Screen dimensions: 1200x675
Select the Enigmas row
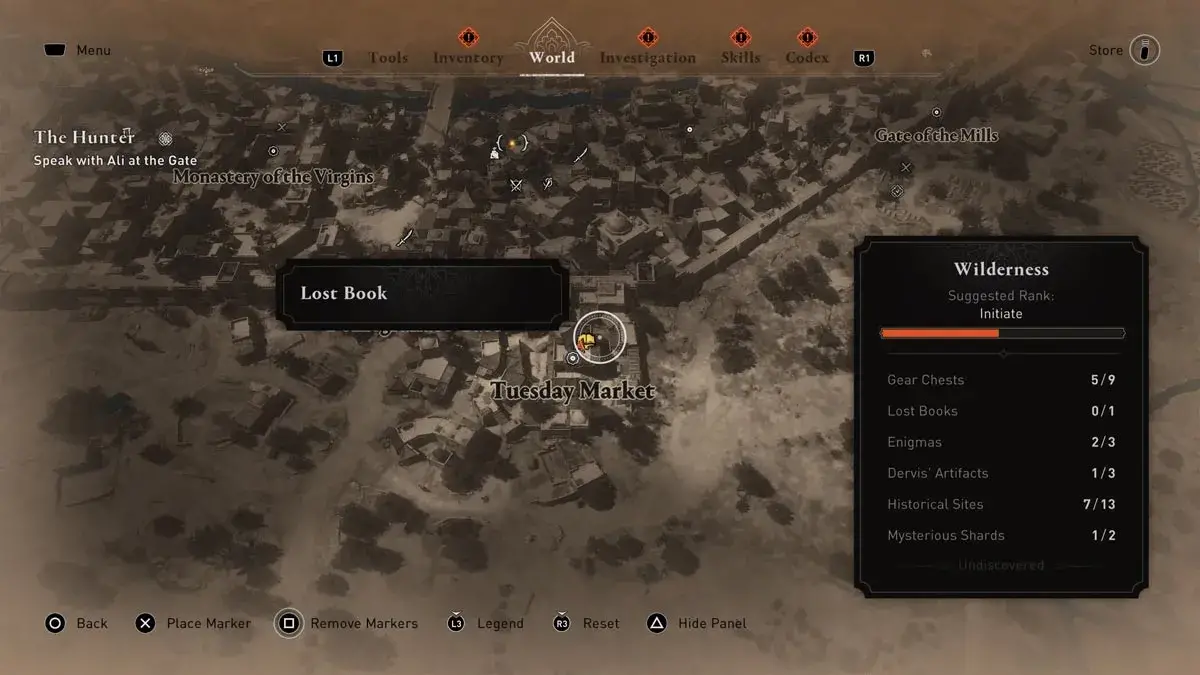pos(1001,442)
